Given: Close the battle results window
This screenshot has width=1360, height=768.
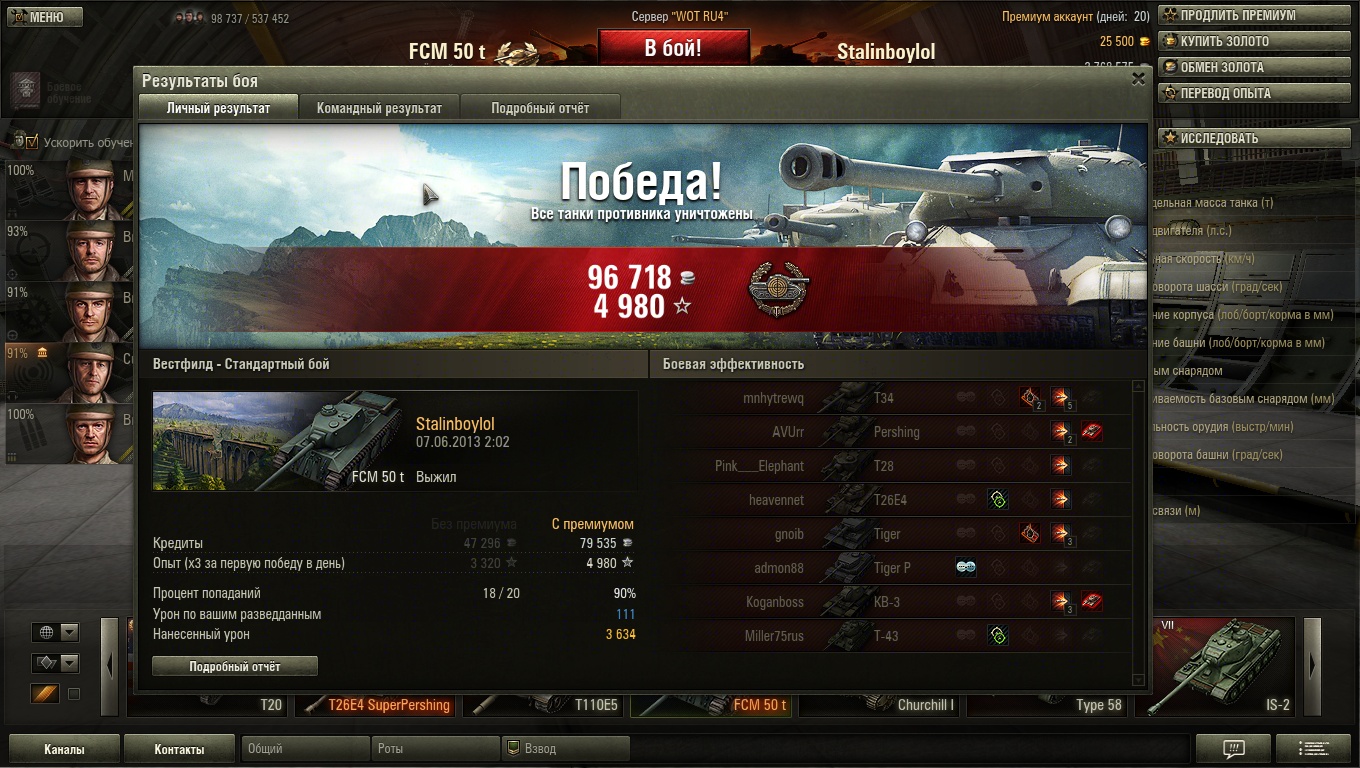Looking at the screenshot, I should pyautogui.click(x=1138, y=80).
